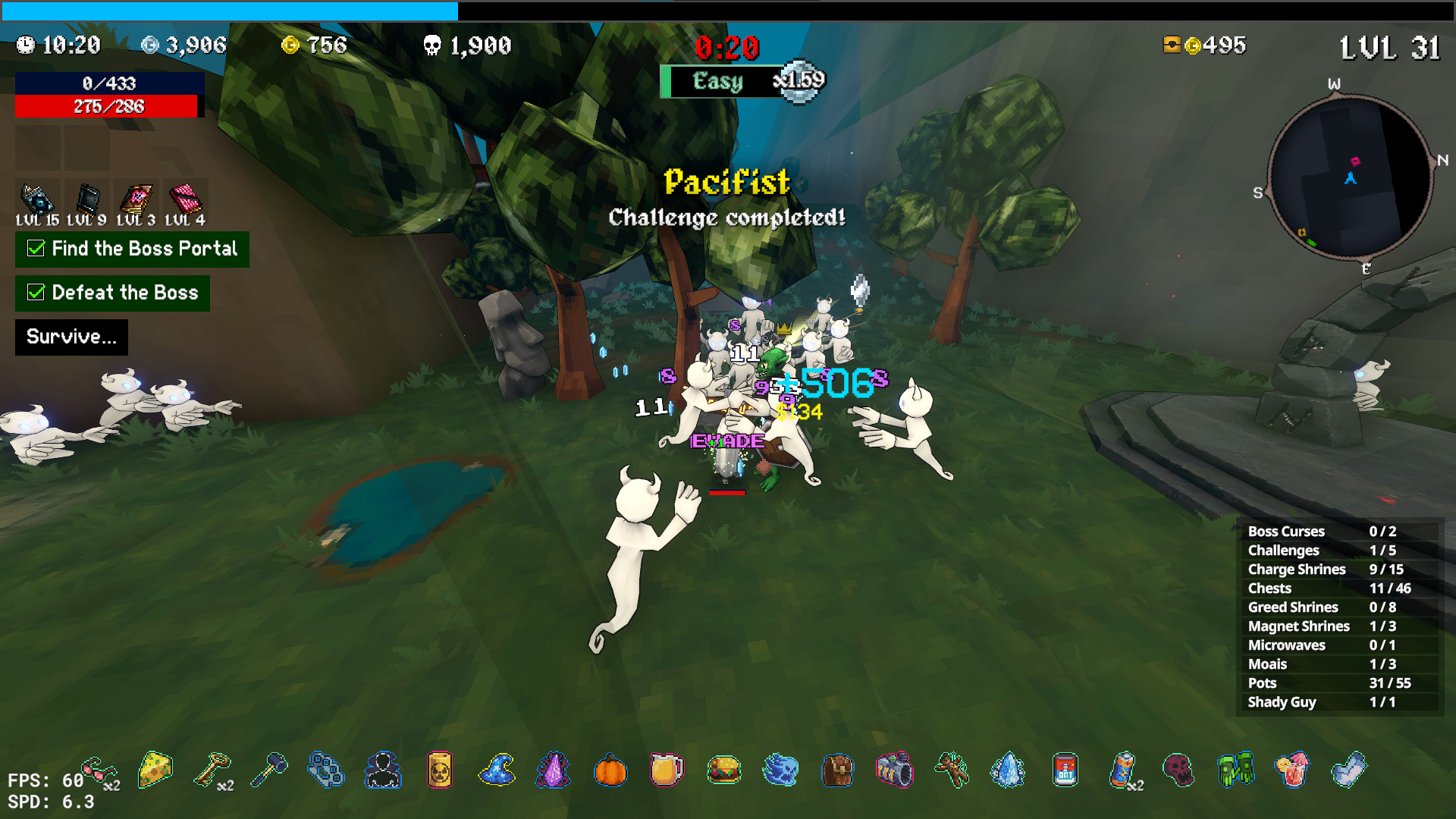Select the Find the Boss Portal objective
Image resolution: width=1456 pixels, height=819 pixels.
132,249
